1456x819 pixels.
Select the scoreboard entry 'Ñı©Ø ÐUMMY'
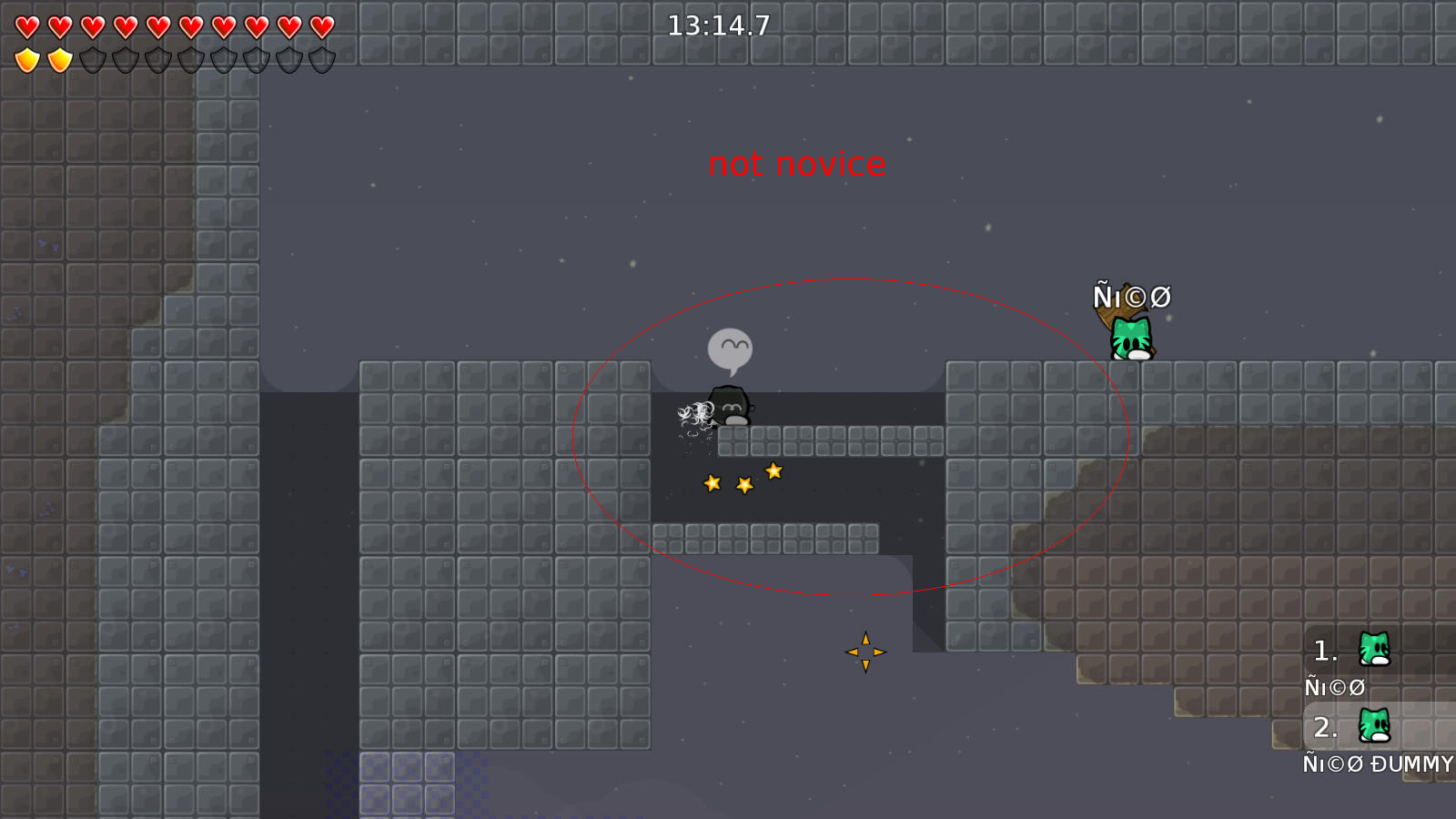point(1380,764)
